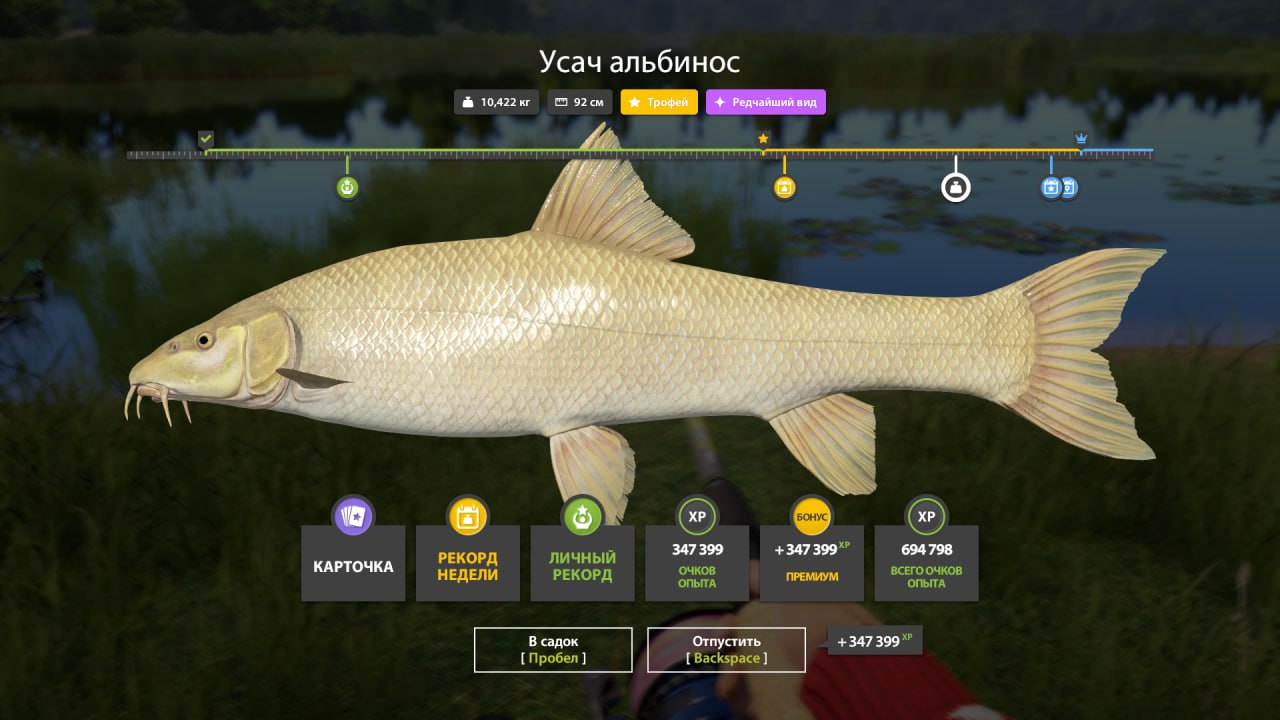Select the Личный рекорд tile

tap(582, 564)
